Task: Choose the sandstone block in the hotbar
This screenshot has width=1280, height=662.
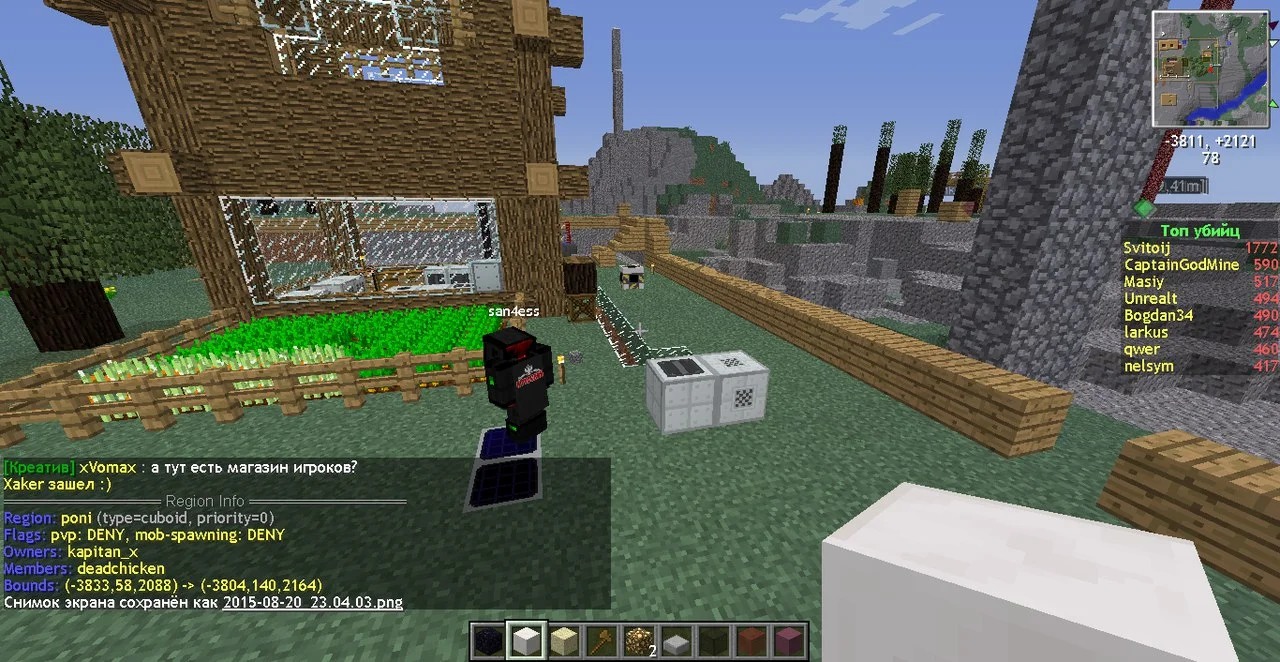Action: pos(565,641)
